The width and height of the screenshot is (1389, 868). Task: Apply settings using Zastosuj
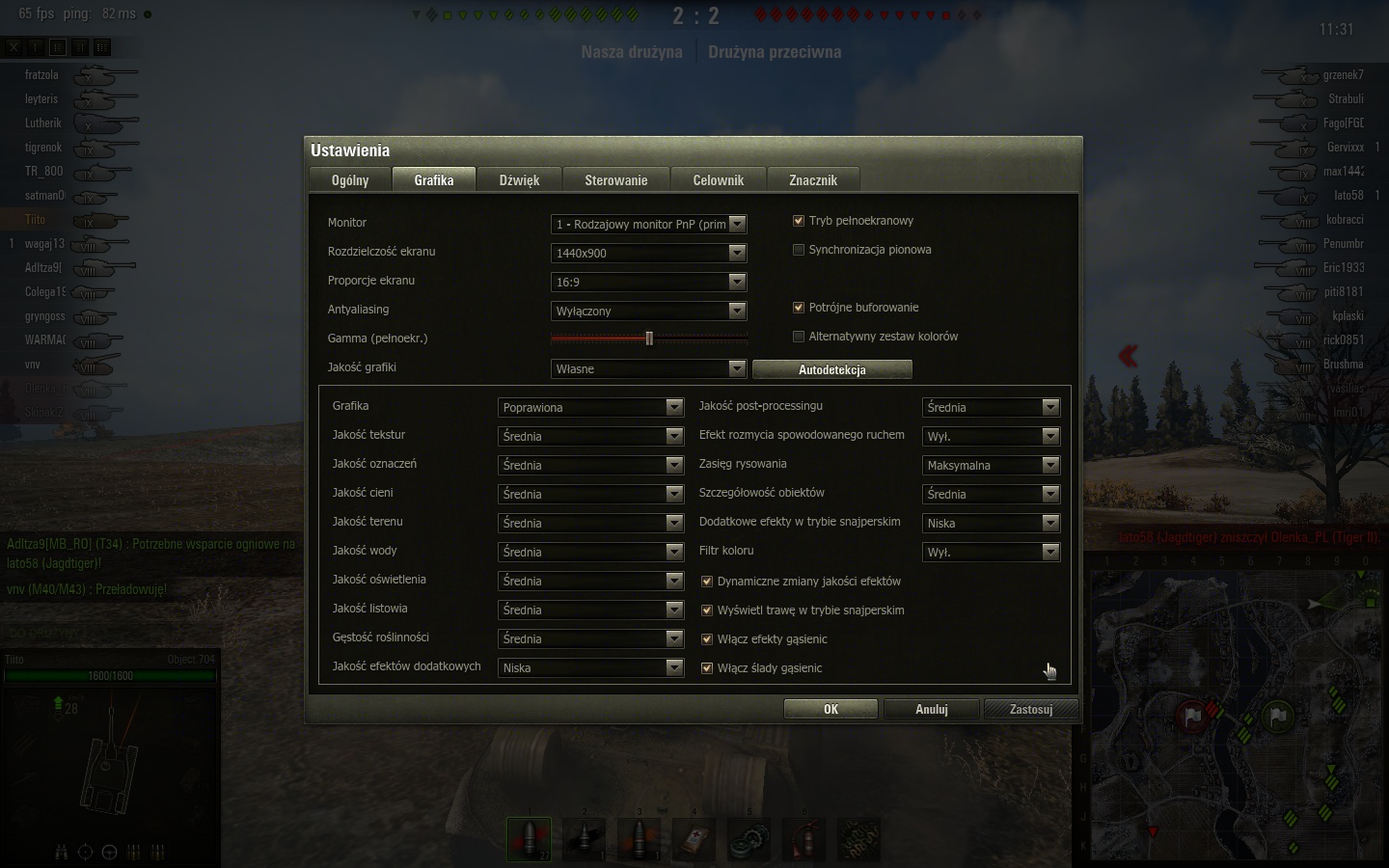1030,710
